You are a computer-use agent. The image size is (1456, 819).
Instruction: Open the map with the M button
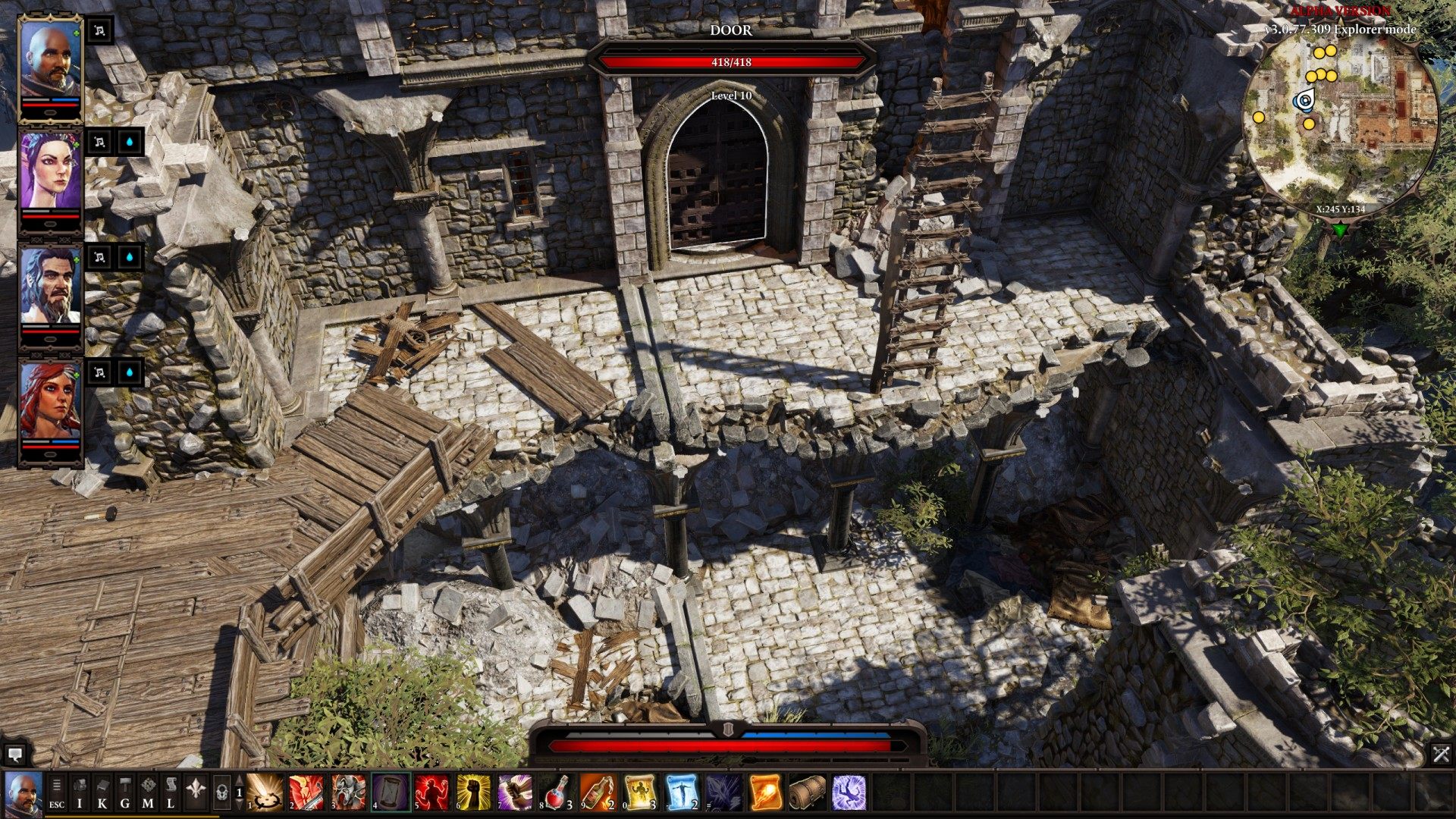(148, 793)
